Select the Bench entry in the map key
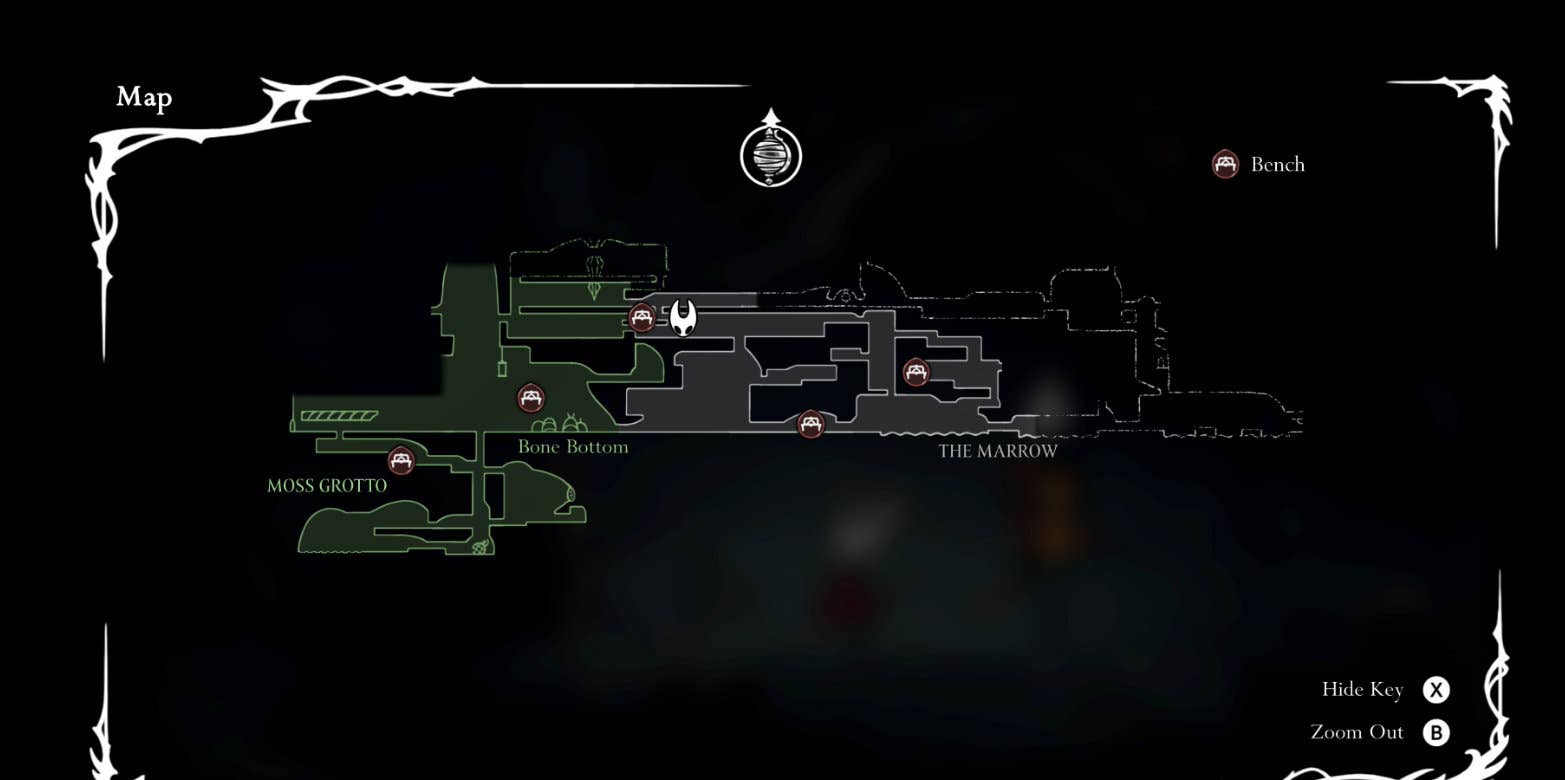 pos(1258,164)
